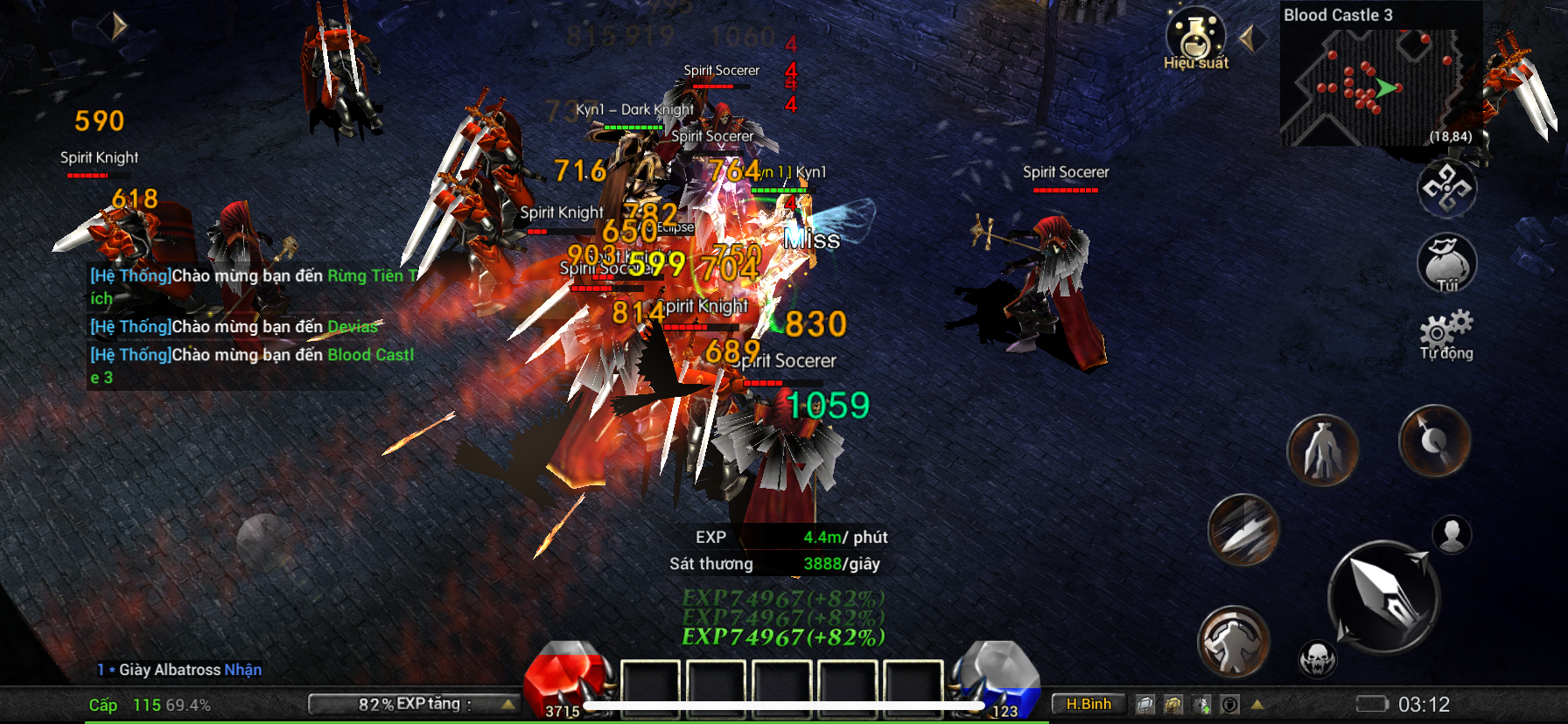Open the system chat message log
The image size is (1568, 724).
click(x=252, y=326)
